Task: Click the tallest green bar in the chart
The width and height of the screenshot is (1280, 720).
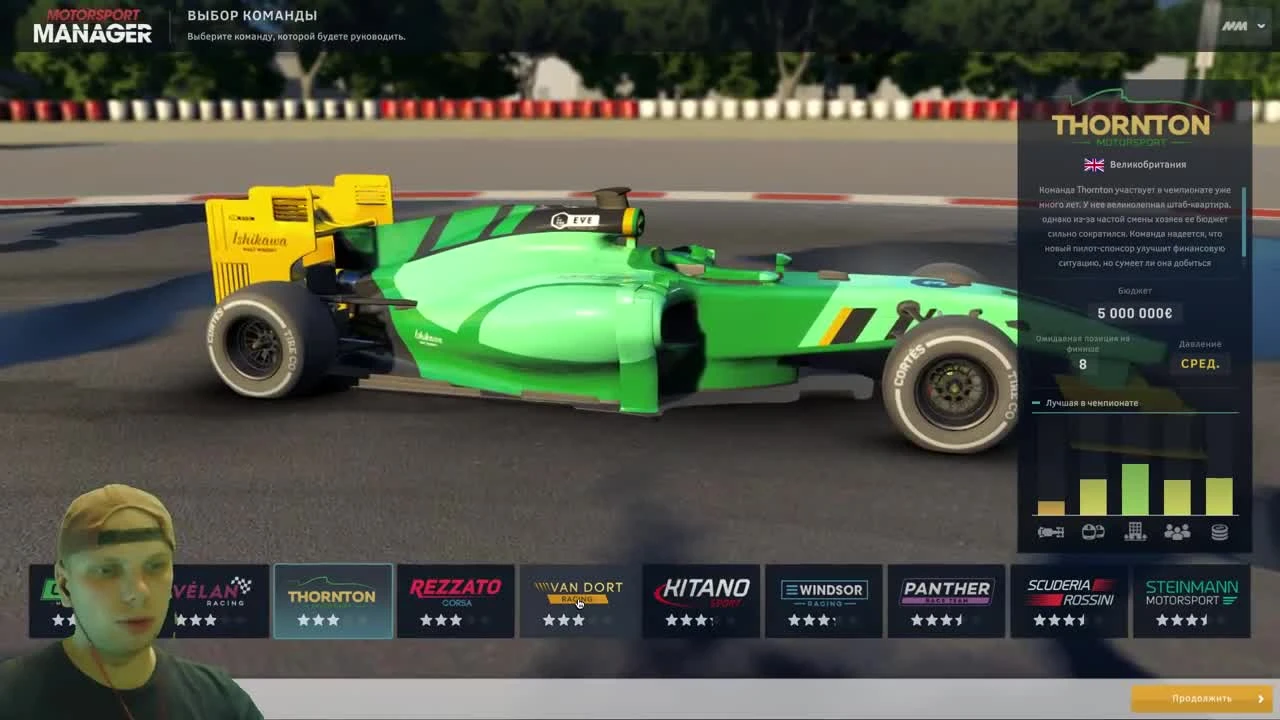Action: (1135, 487)
